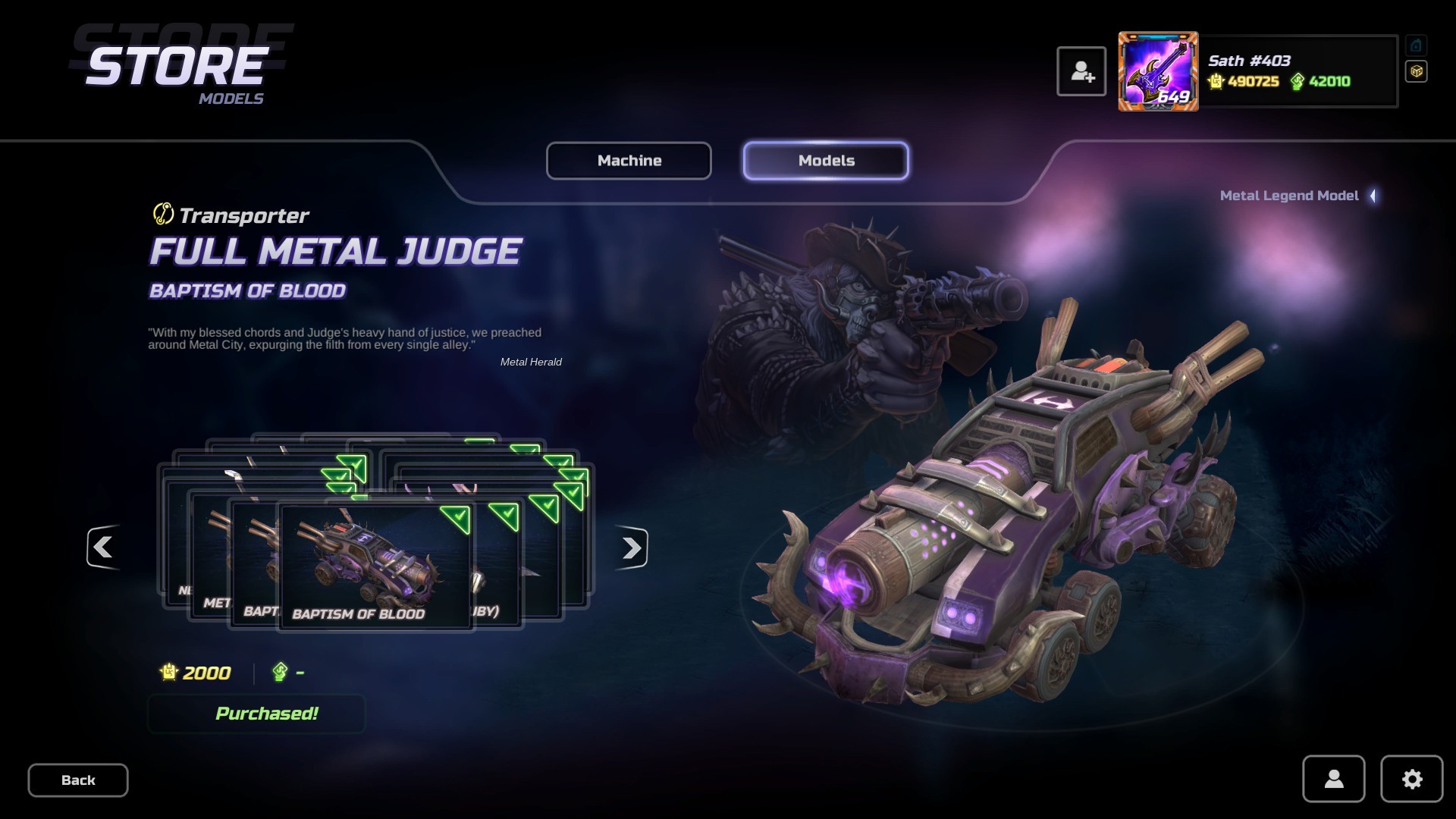Screen dimensions: 1456x819
Task: Open the home icon in the top-right corner
Action: coord(1415,46)
